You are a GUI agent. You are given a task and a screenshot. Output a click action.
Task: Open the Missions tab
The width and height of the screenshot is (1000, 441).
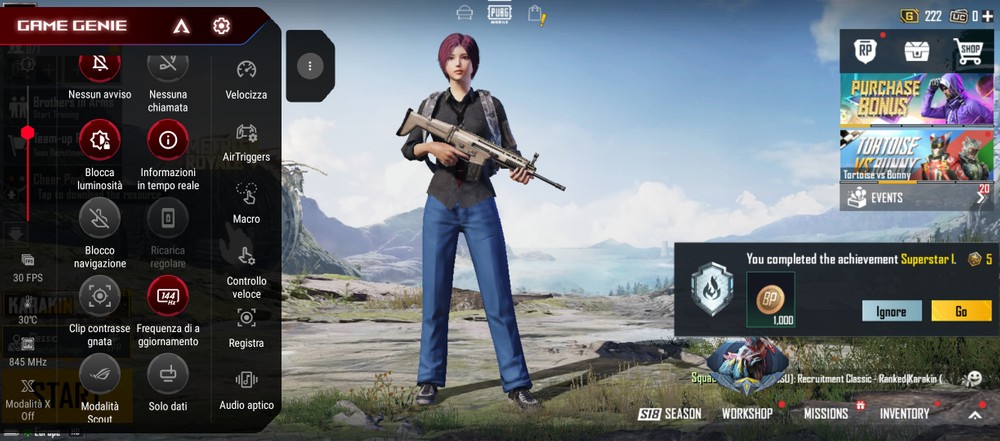point(826,413)
